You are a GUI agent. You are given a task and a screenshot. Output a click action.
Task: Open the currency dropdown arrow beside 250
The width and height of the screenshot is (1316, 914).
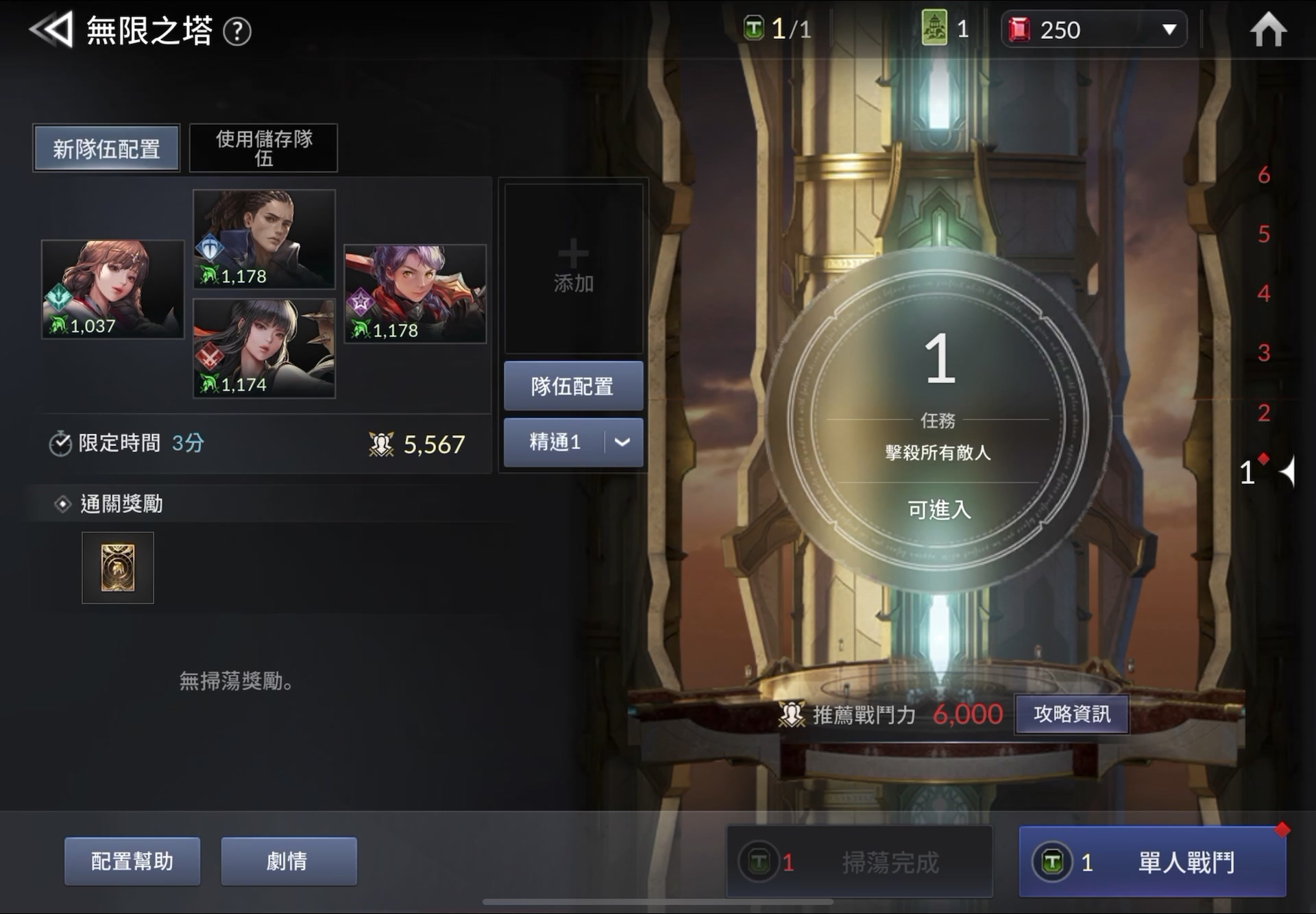[1167, 30]
